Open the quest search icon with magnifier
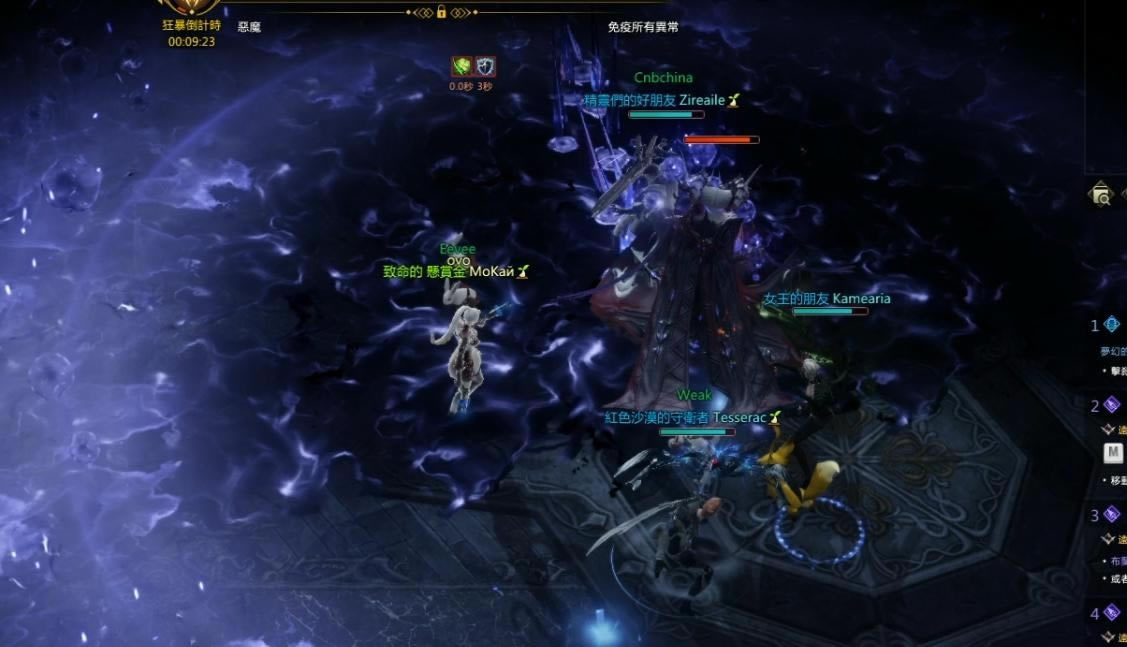1127x647 pixels. tap(1101, 195)
